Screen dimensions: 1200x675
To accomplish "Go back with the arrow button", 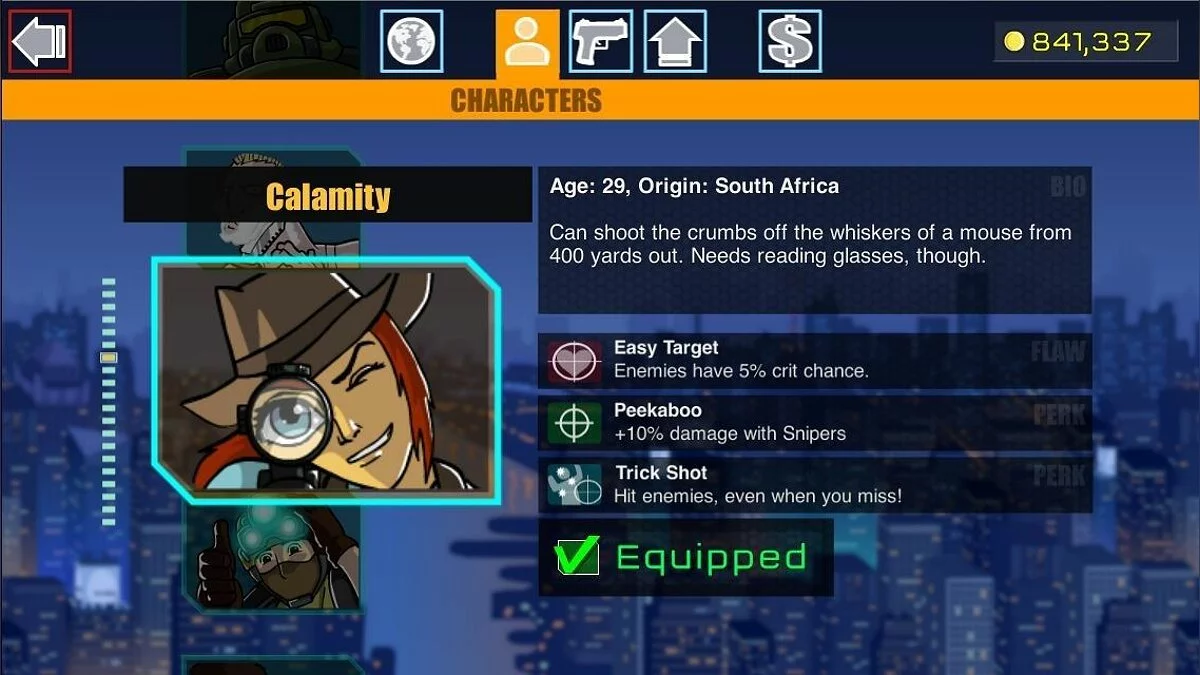I will [x=40, y=41].
